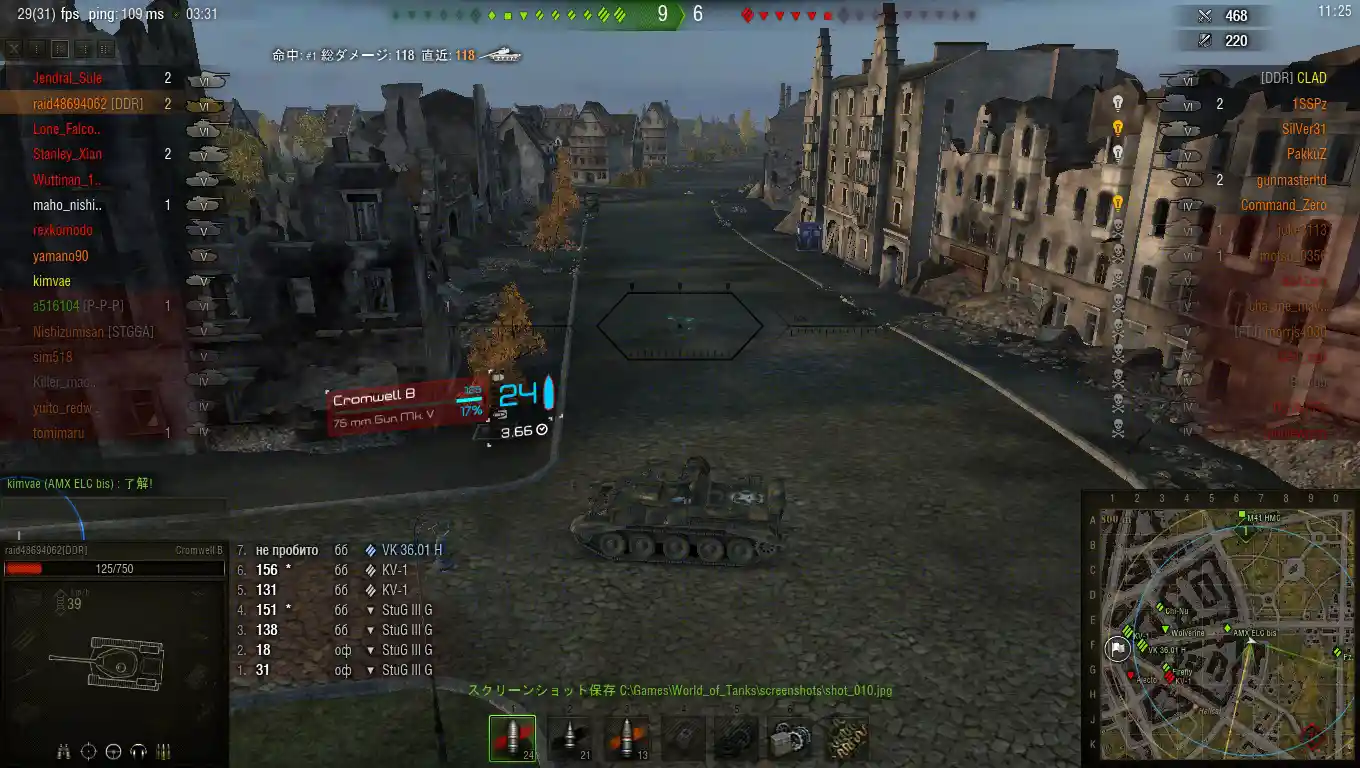Choose kimvae from the left player list
The width and height of the screenshot is (1360, 768).
(52, 281)
